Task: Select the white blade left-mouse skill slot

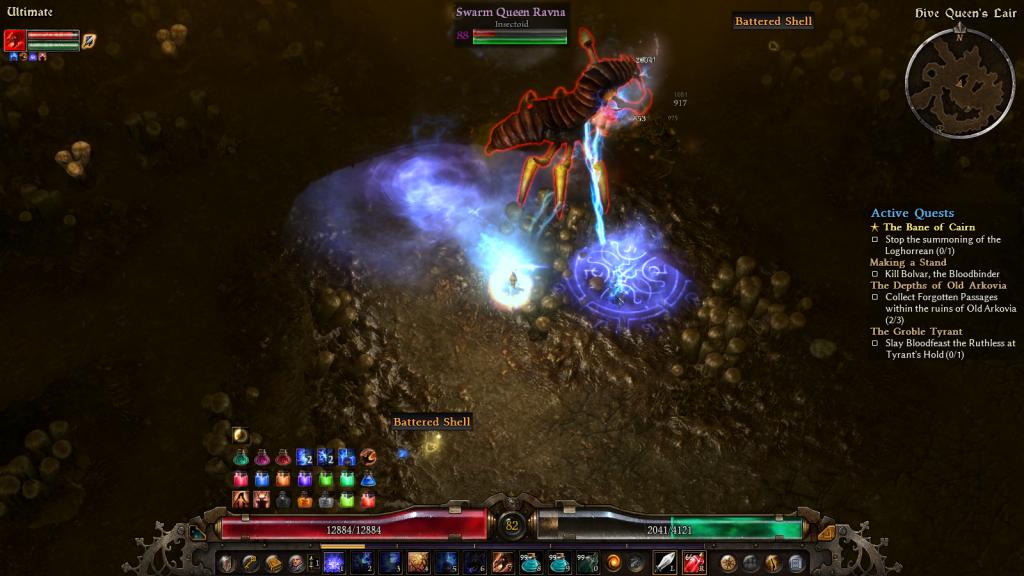Action: pyautogui.click(x=665, y=563)
